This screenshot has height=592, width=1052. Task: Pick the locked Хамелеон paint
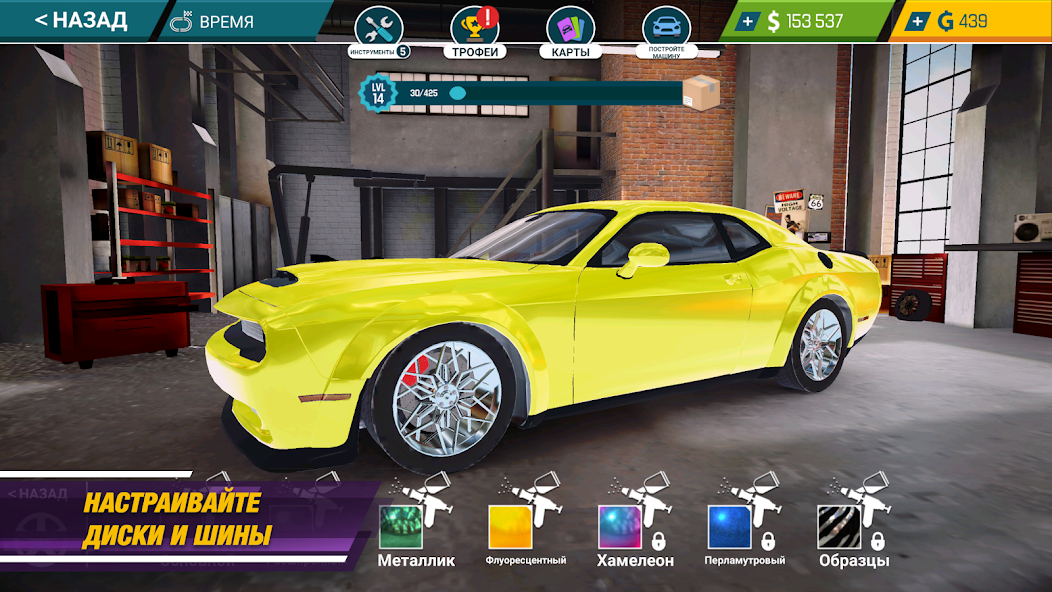620,526
